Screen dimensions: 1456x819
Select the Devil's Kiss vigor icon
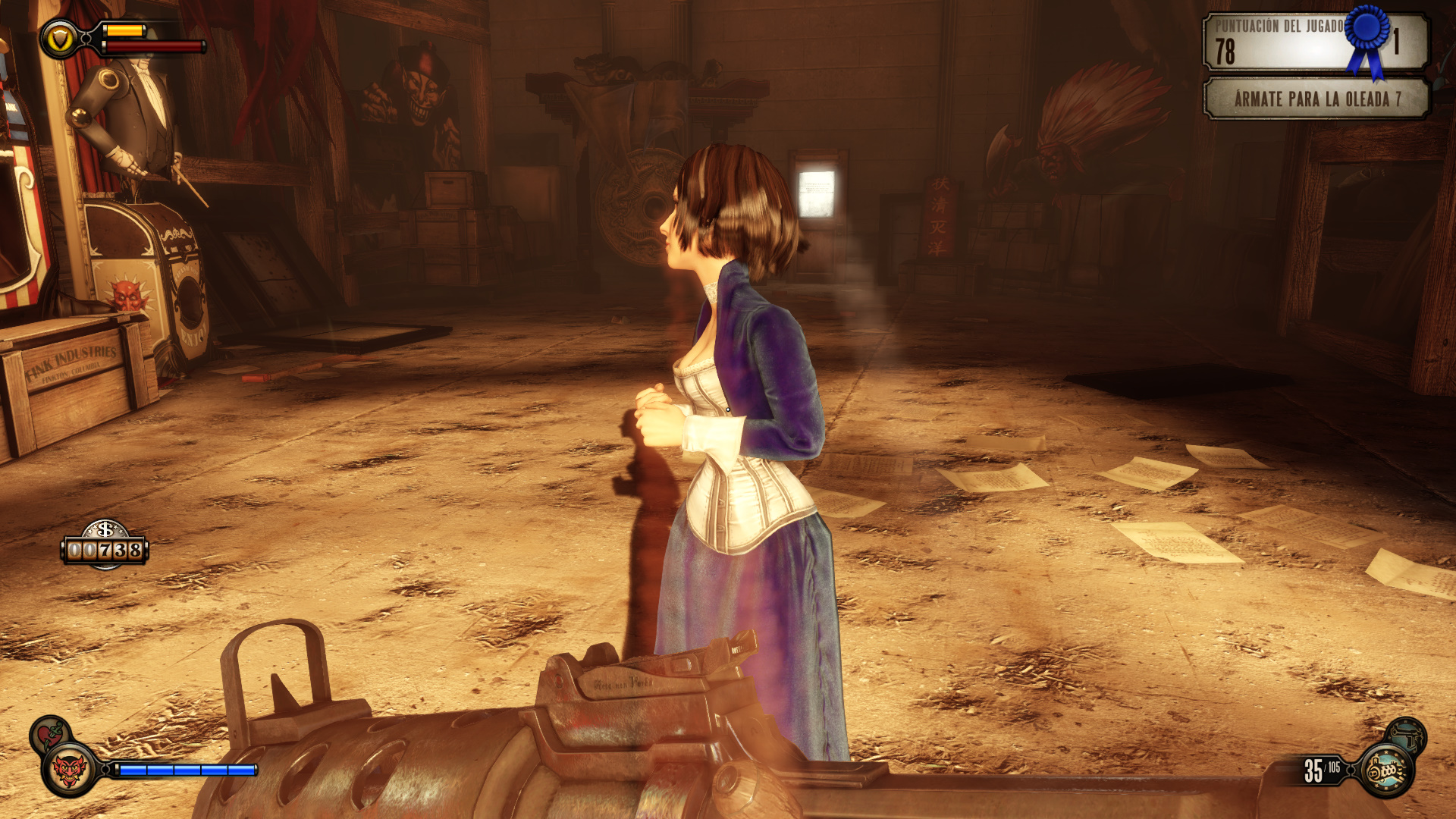[x=69, y=770]
